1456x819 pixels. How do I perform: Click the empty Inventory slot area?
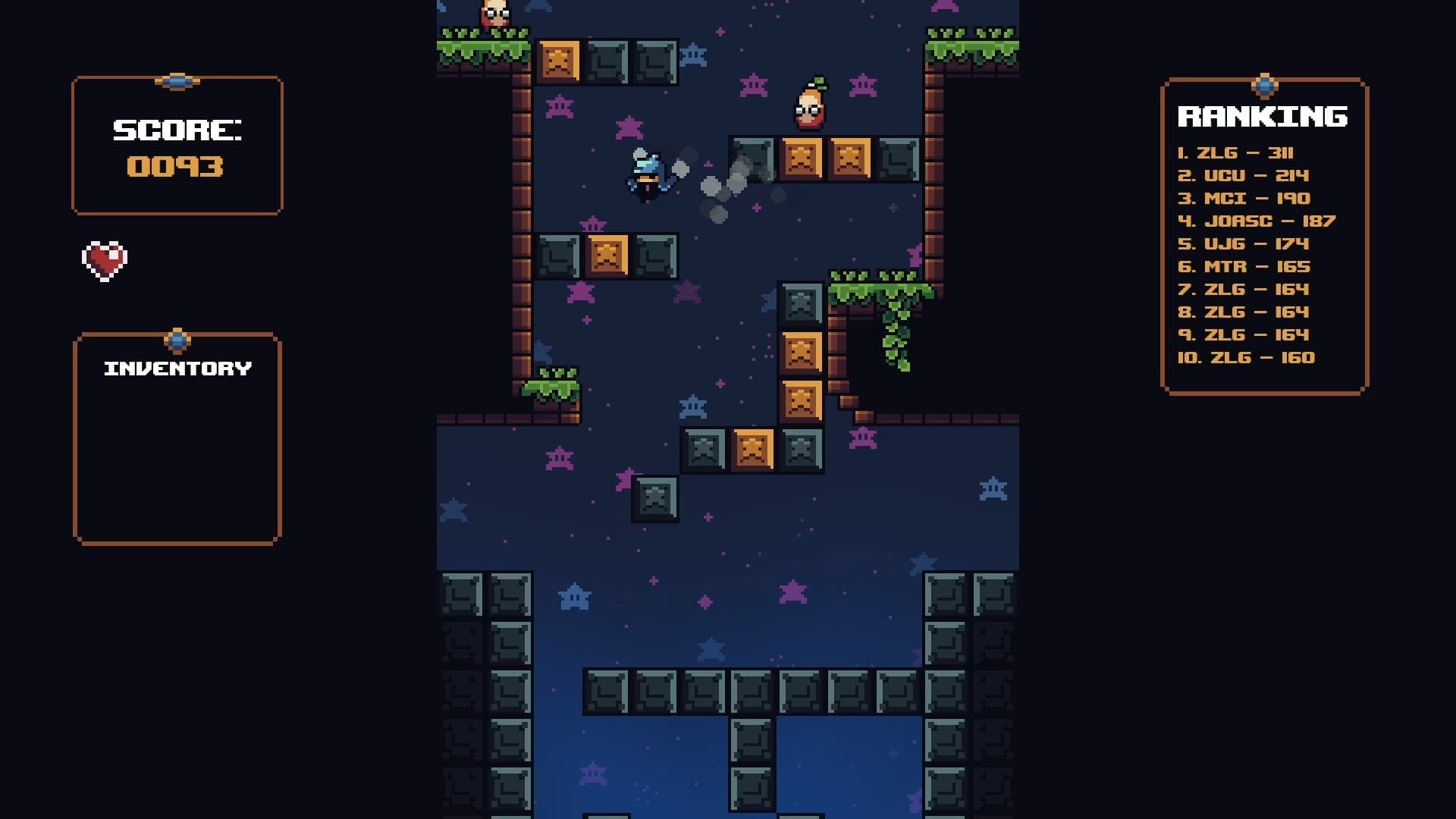pos(177,455)
